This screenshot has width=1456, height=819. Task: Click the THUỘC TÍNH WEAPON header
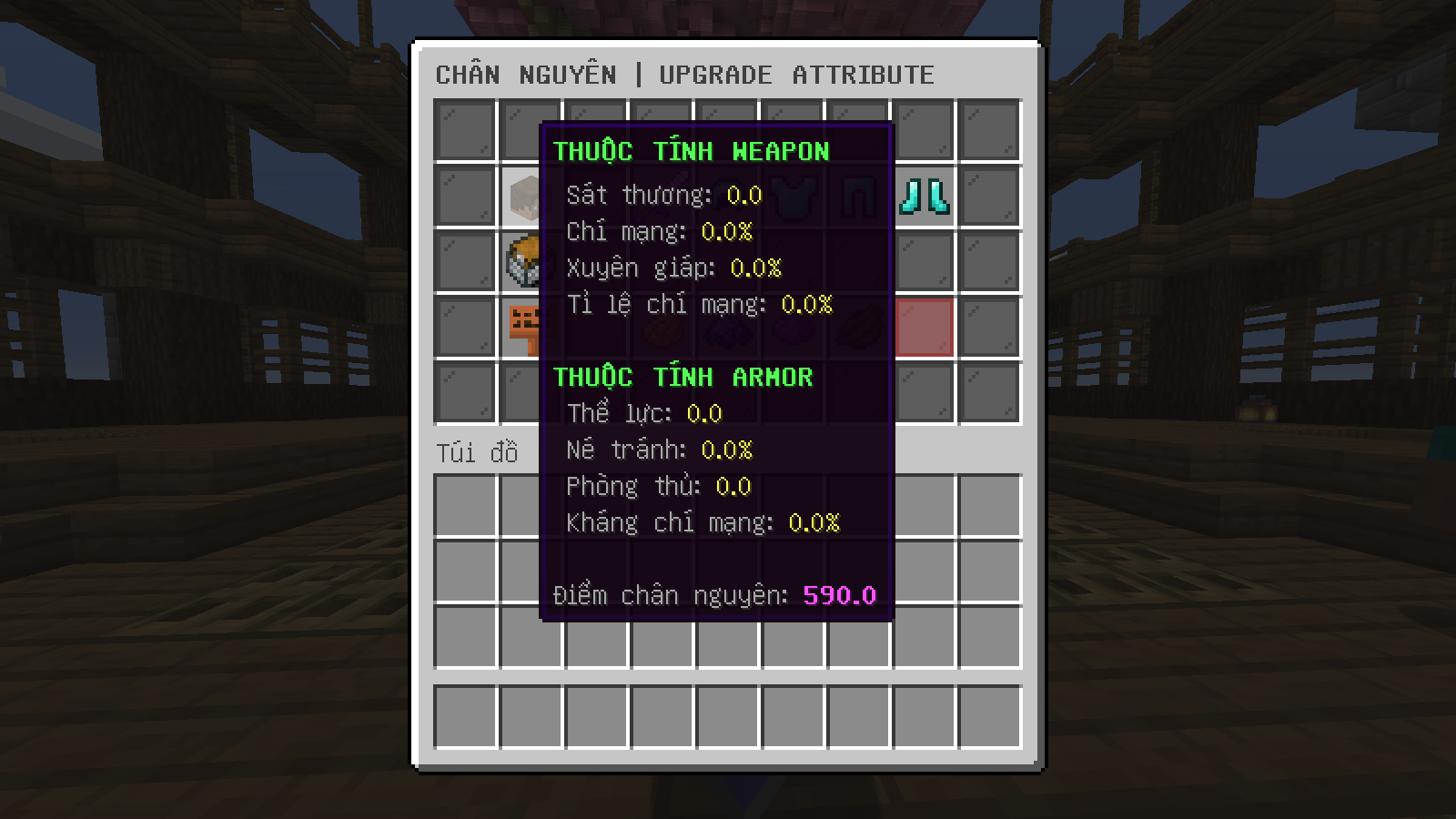[692, 151]
